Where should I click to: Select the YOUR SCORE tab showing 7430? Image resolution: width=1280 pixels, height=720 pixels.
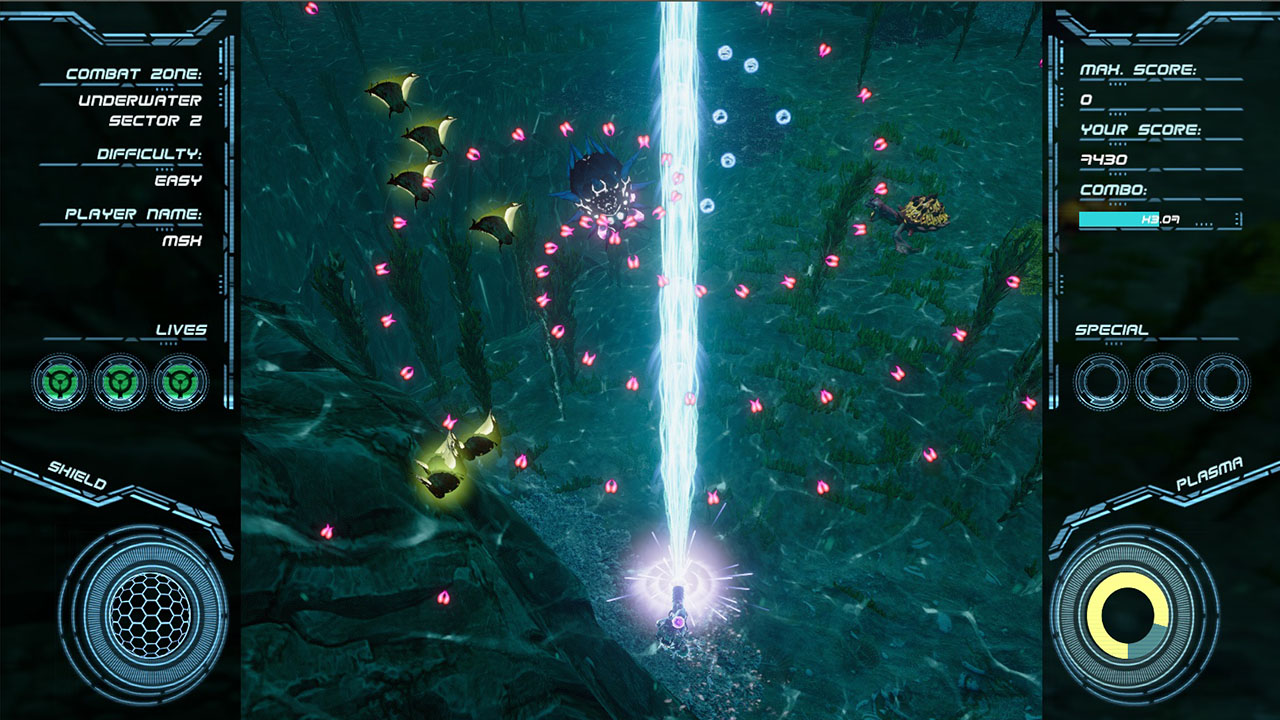pos(1103,160)
